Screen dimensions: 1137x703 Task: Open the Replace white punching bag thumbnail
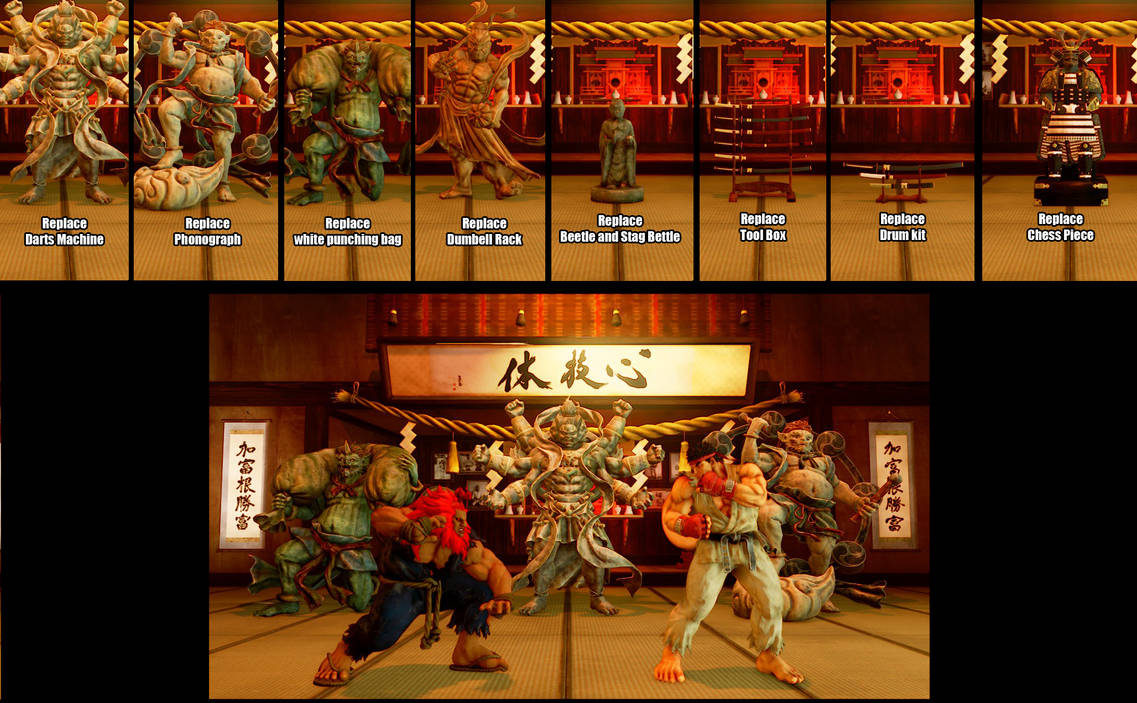pos(347,140)
